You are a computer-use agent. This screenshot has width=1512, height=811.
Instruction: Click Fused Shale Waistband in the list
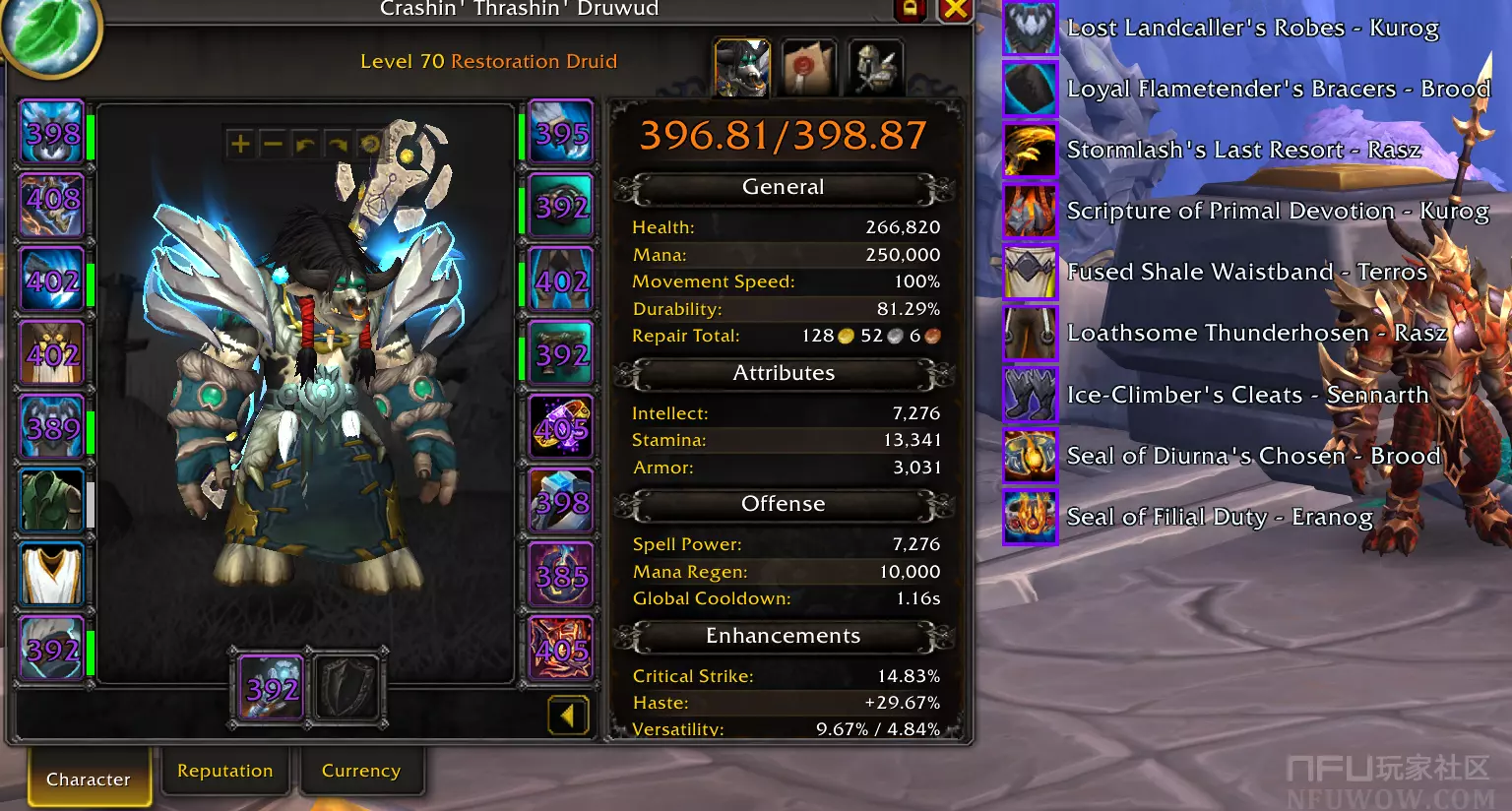[1246, 272]
